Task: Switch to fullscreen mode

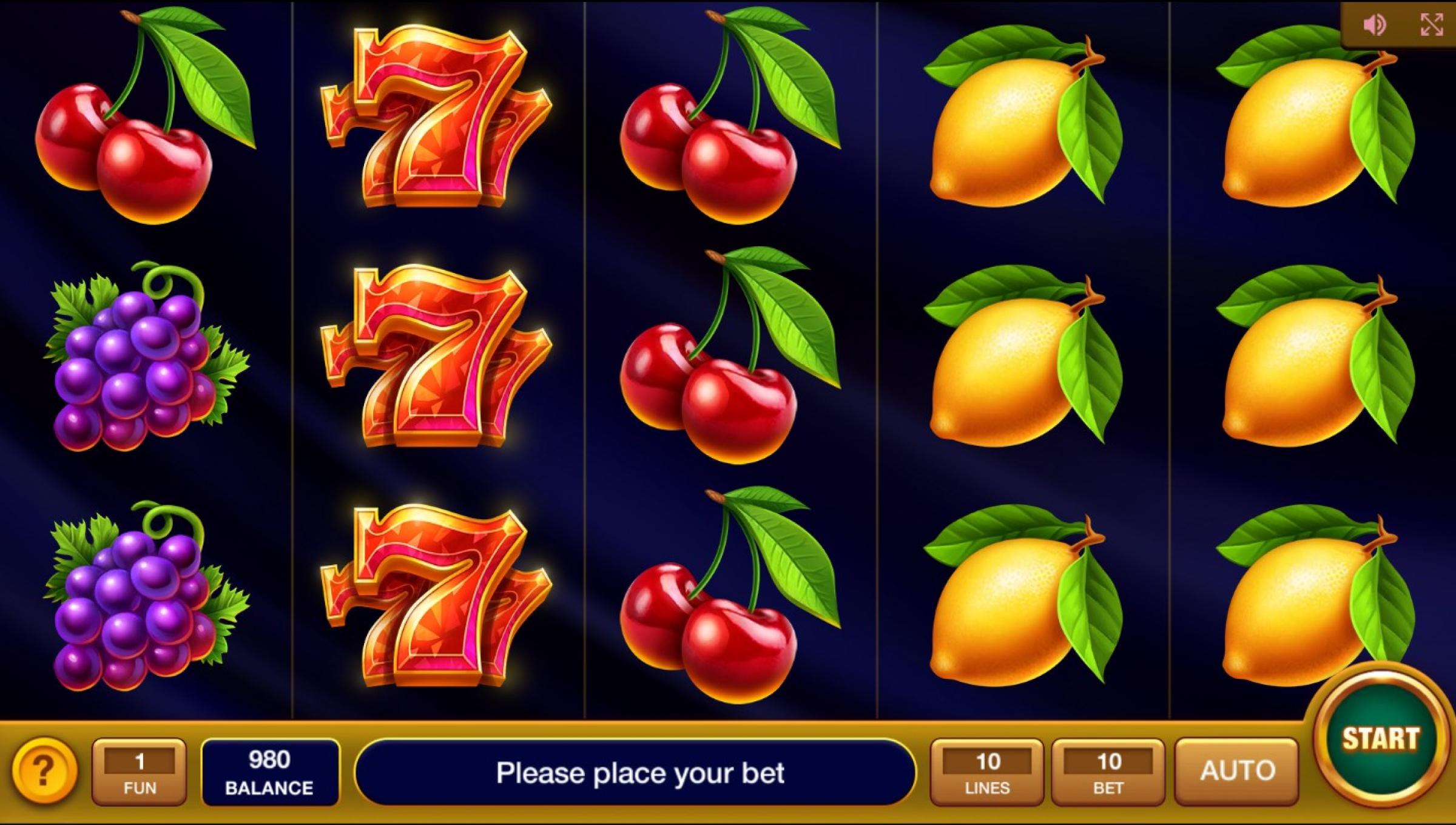Action: (1432, 25)
